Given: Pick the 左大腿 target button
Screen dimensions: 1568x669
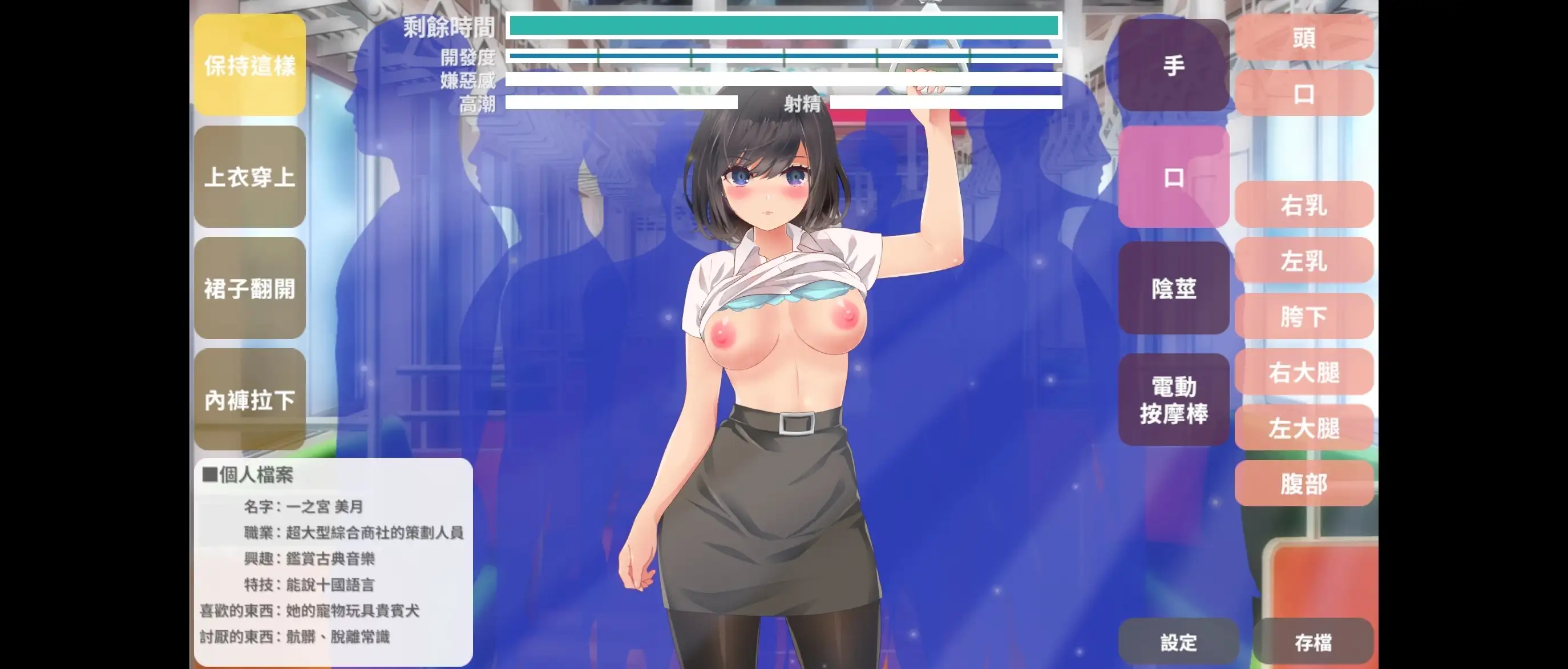Looking at the screenshot, I should pyautogui.click(x=1304, y=428).
